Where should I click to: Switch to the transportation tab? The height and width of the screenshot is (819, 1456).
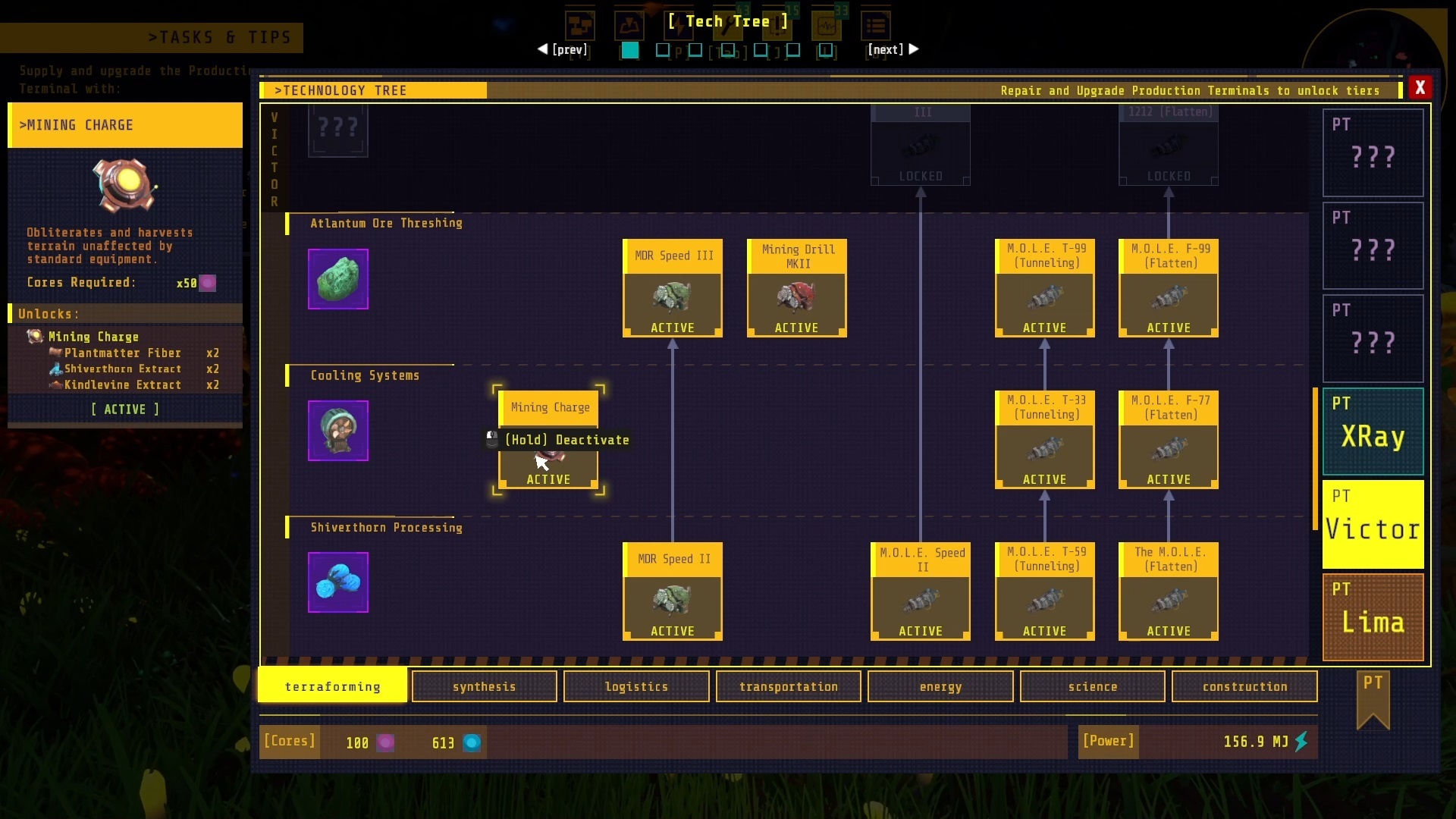[788, 686]
